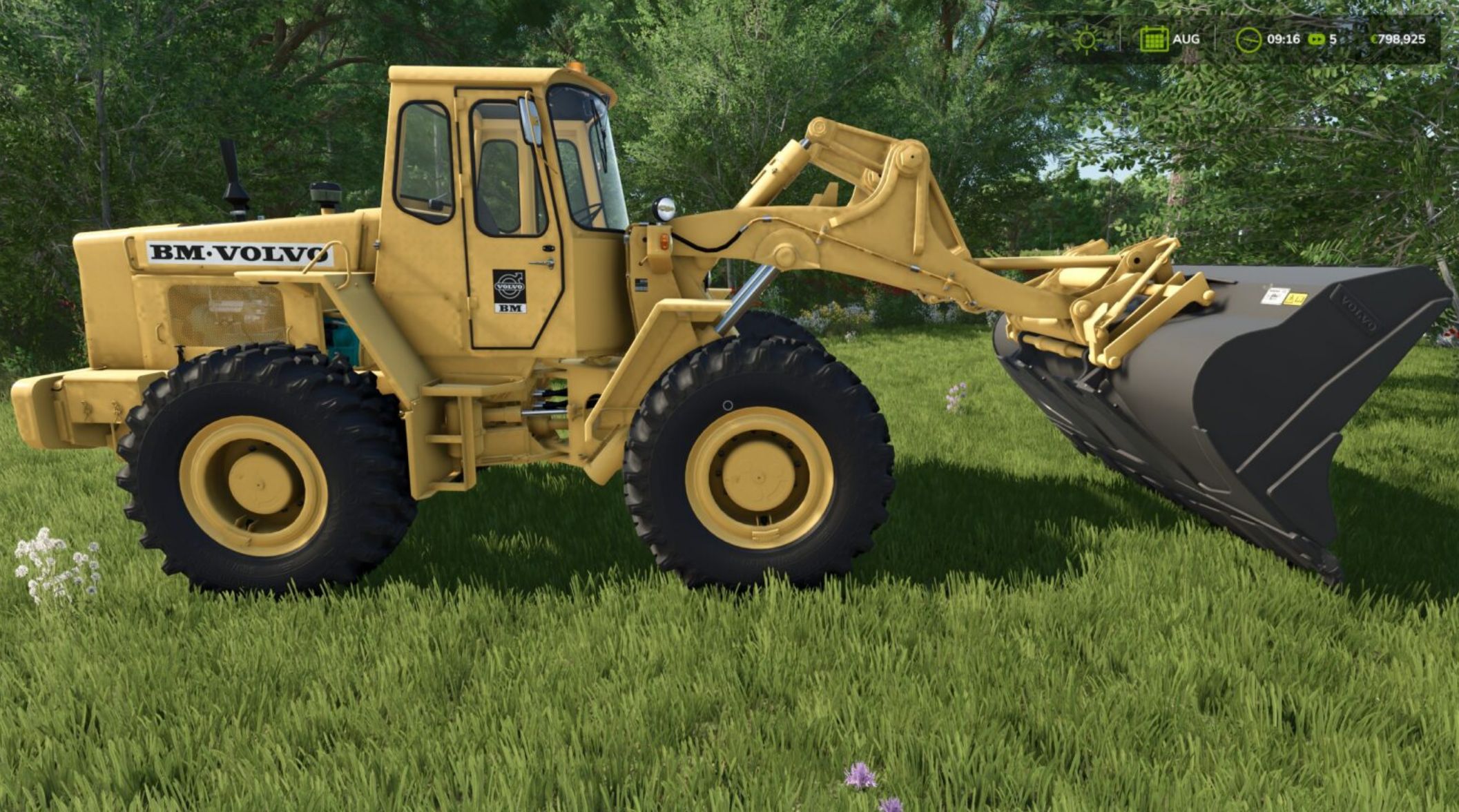Click the 09:16 time display

point(1283,40)
